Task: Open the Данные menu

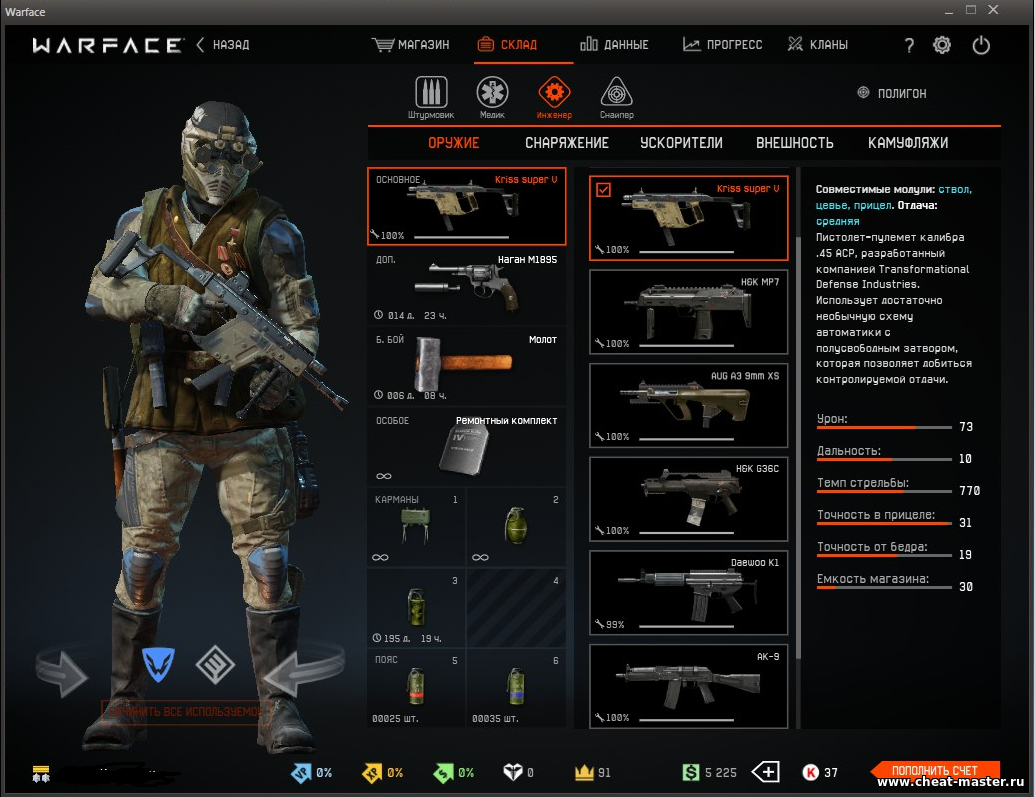Action: [x=615, y=45]
